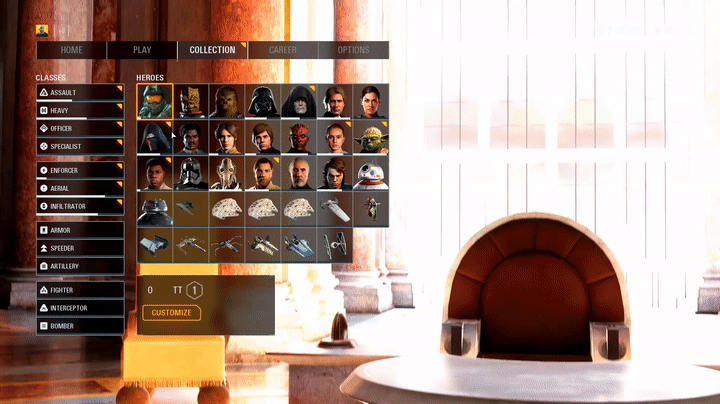Open the Enforcer category

pos(80,171)
